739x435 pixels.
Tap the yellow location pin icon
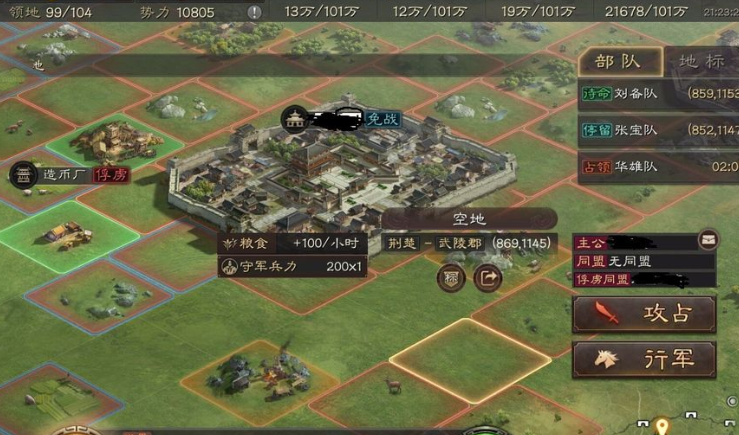pos(661,427)
